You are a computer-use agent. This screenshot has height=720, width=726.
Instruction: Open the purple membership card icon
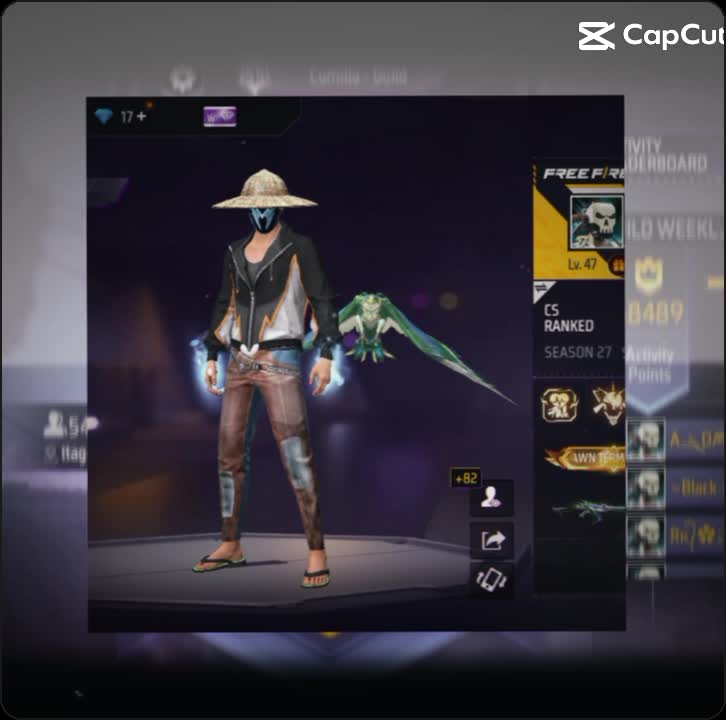pos(219,117)
